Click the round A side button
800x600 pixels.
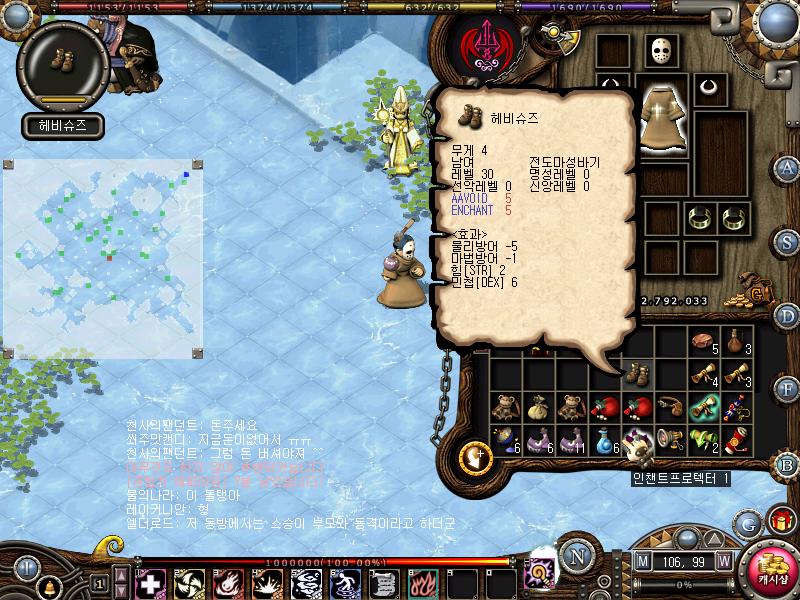pyautogui.click(x=787, y=167)
